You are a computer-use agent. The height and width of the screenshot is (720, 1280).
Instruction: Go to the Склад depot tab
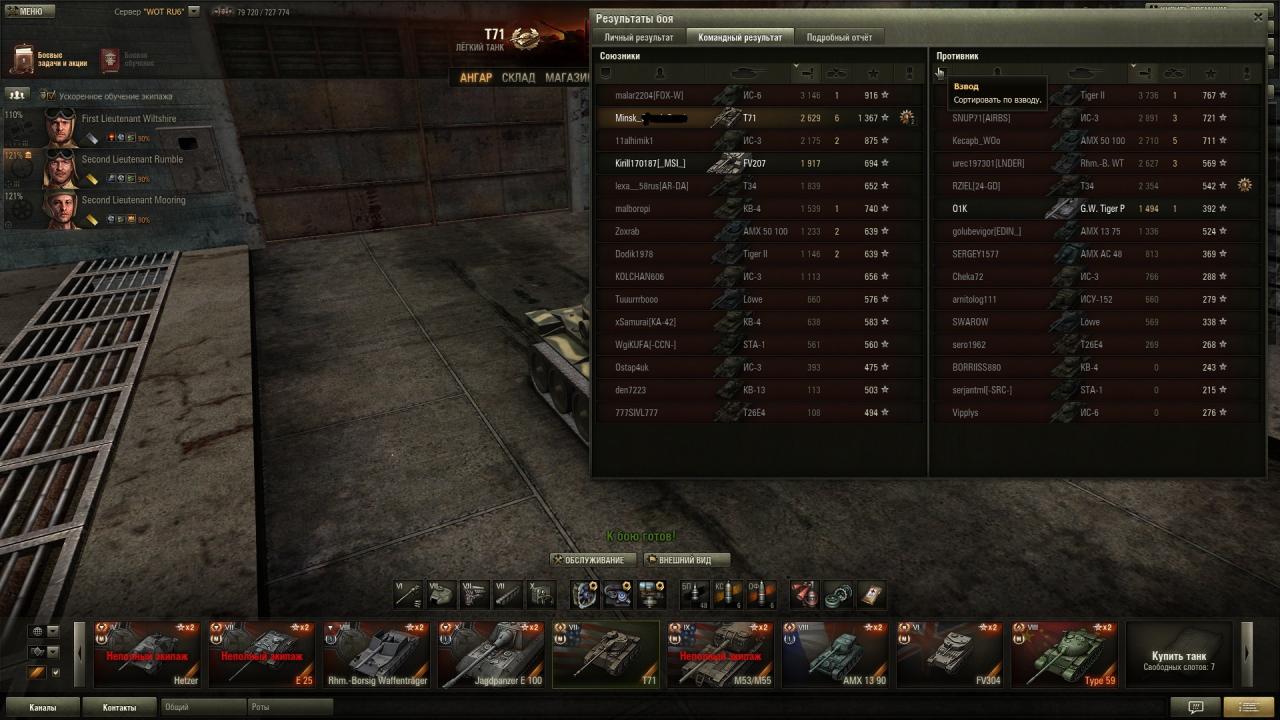point(518,77)
